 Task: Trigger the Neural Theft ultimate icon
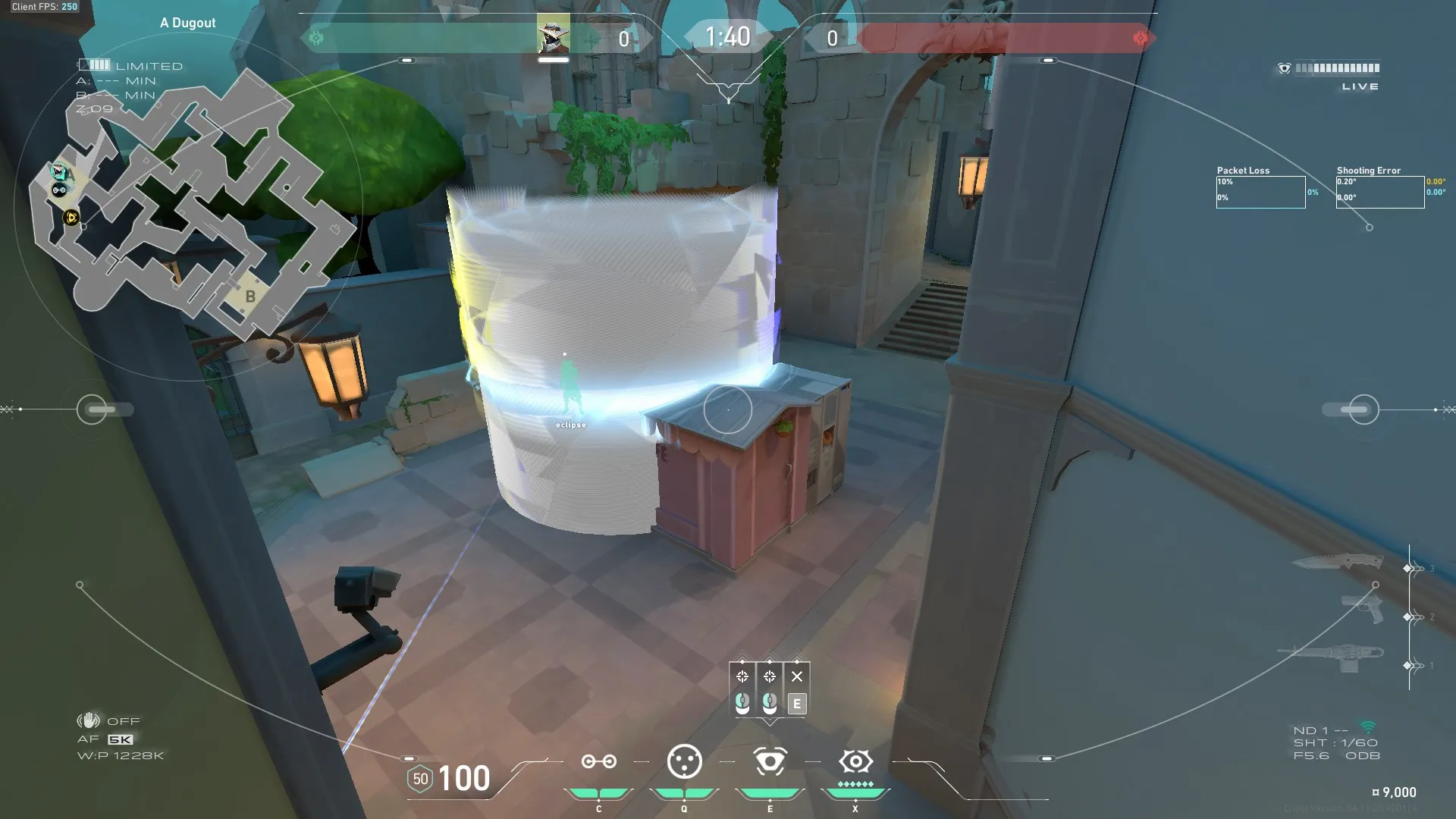pos(855,761)
